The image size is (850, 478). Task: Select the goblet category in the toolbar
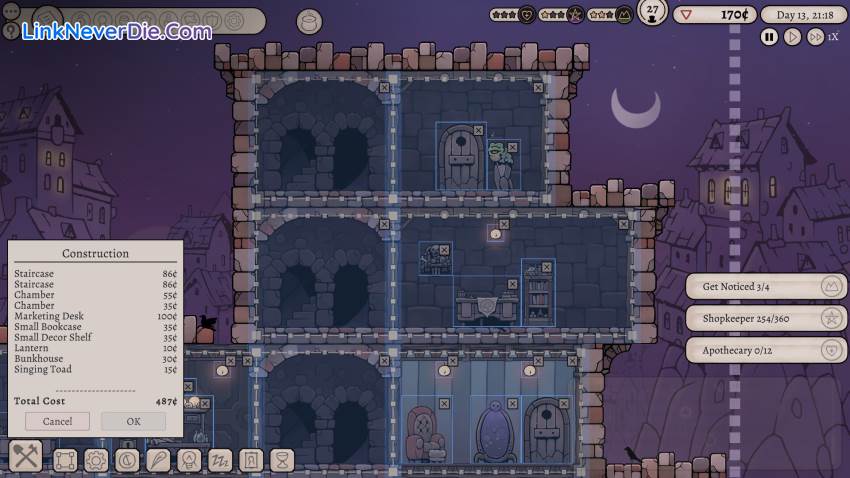[x=283, y=459]
